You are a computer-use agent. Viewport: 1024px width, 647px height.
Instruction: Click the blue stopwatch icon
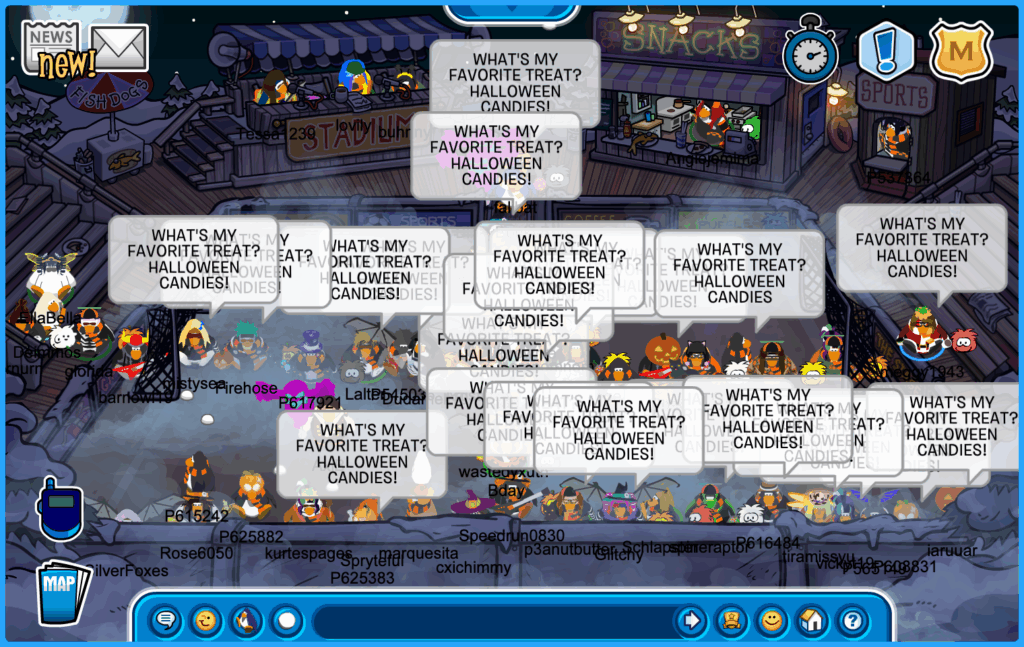810,51
